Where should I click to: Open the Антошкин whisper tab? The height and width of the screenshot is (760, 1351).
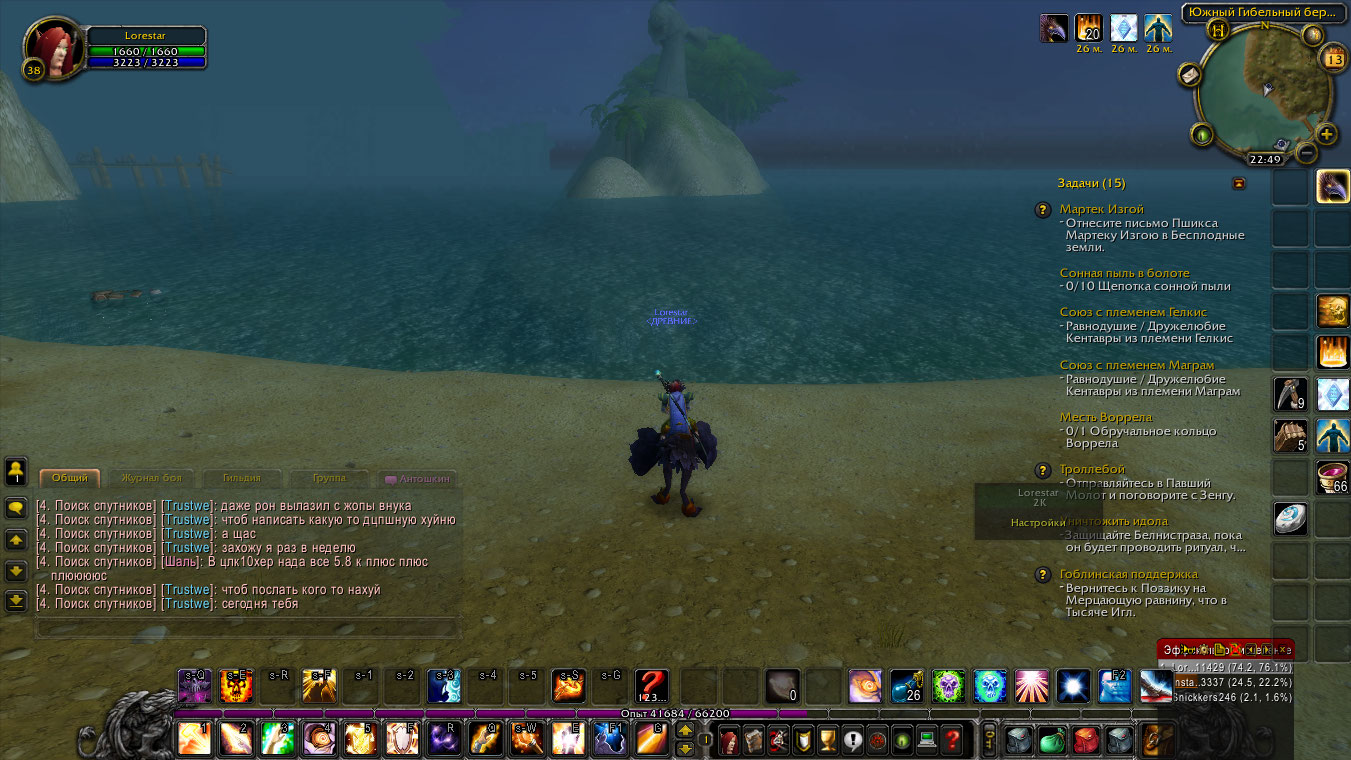416,479
